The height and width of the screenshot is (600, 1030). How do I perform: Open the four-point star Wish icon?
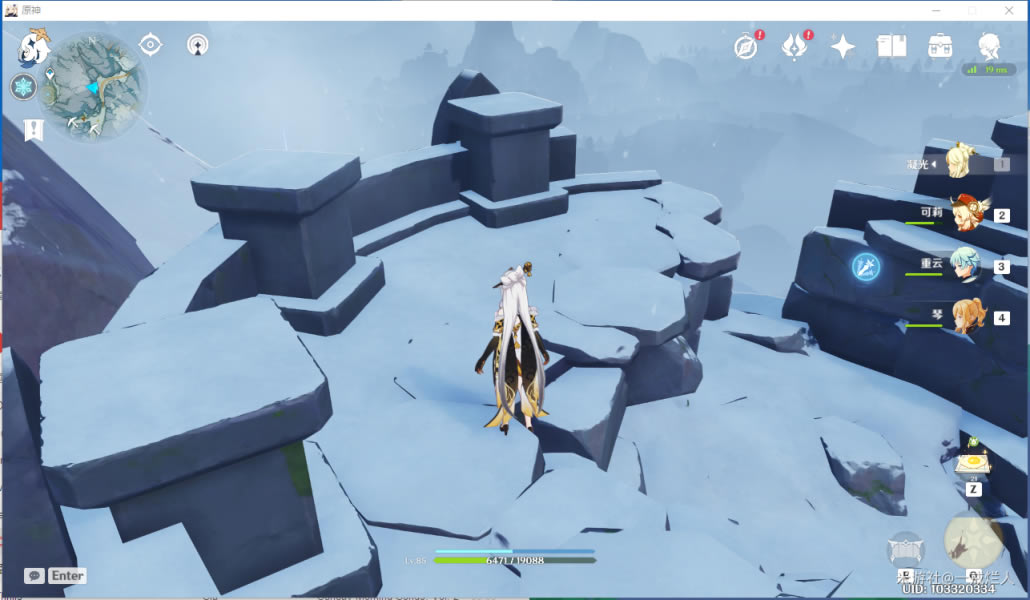[x=843, y=46]
